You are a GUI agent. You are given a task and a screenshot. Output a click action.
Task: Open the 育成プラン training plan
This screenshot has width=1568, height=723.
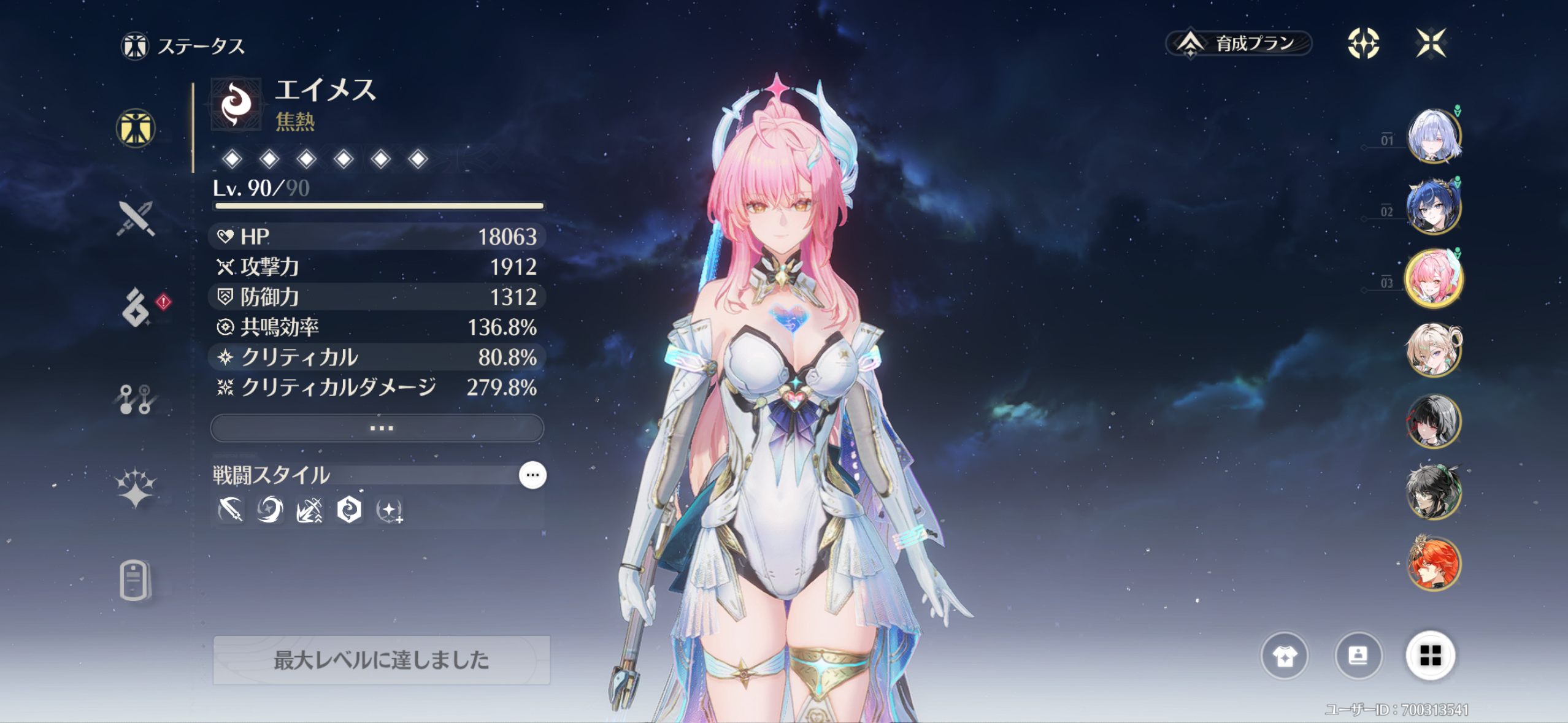click(1239, 44)
